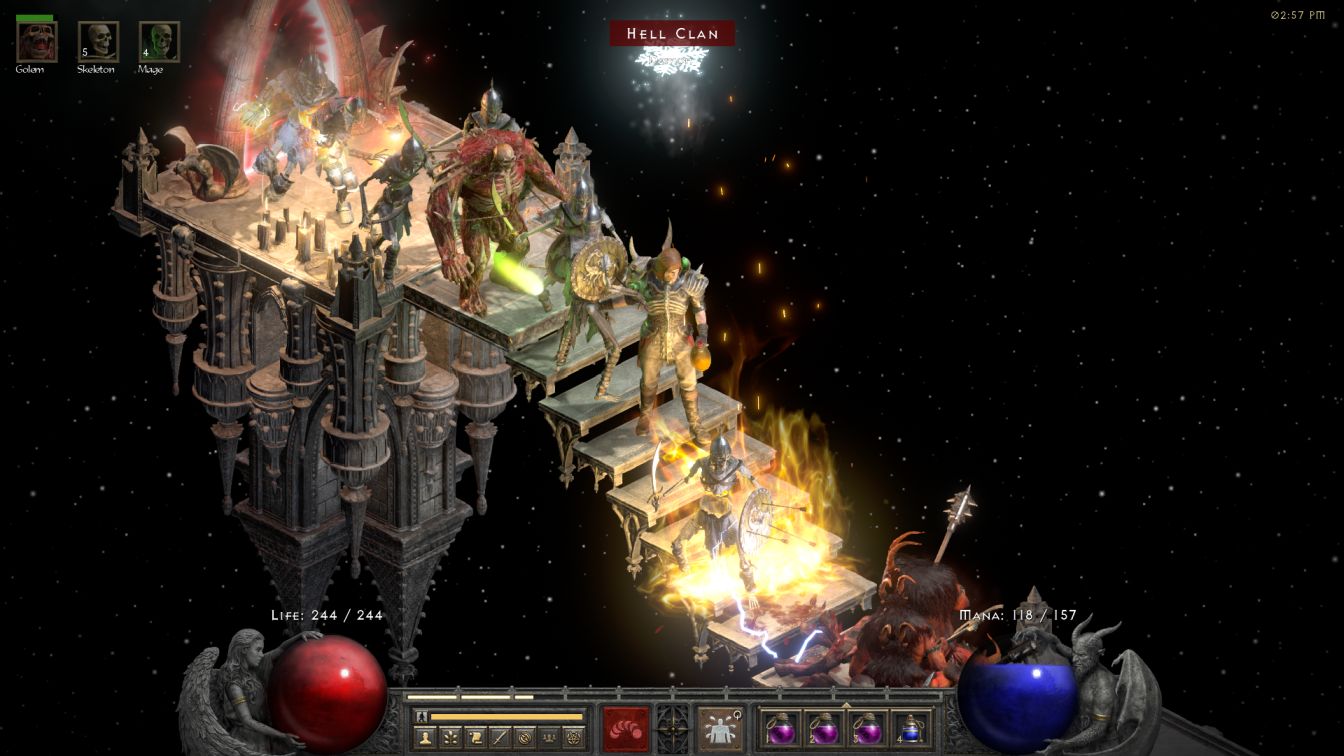Expand the belt with the small arrow
This screenshot has width=1344, height=756.
[x=846, y=703]
